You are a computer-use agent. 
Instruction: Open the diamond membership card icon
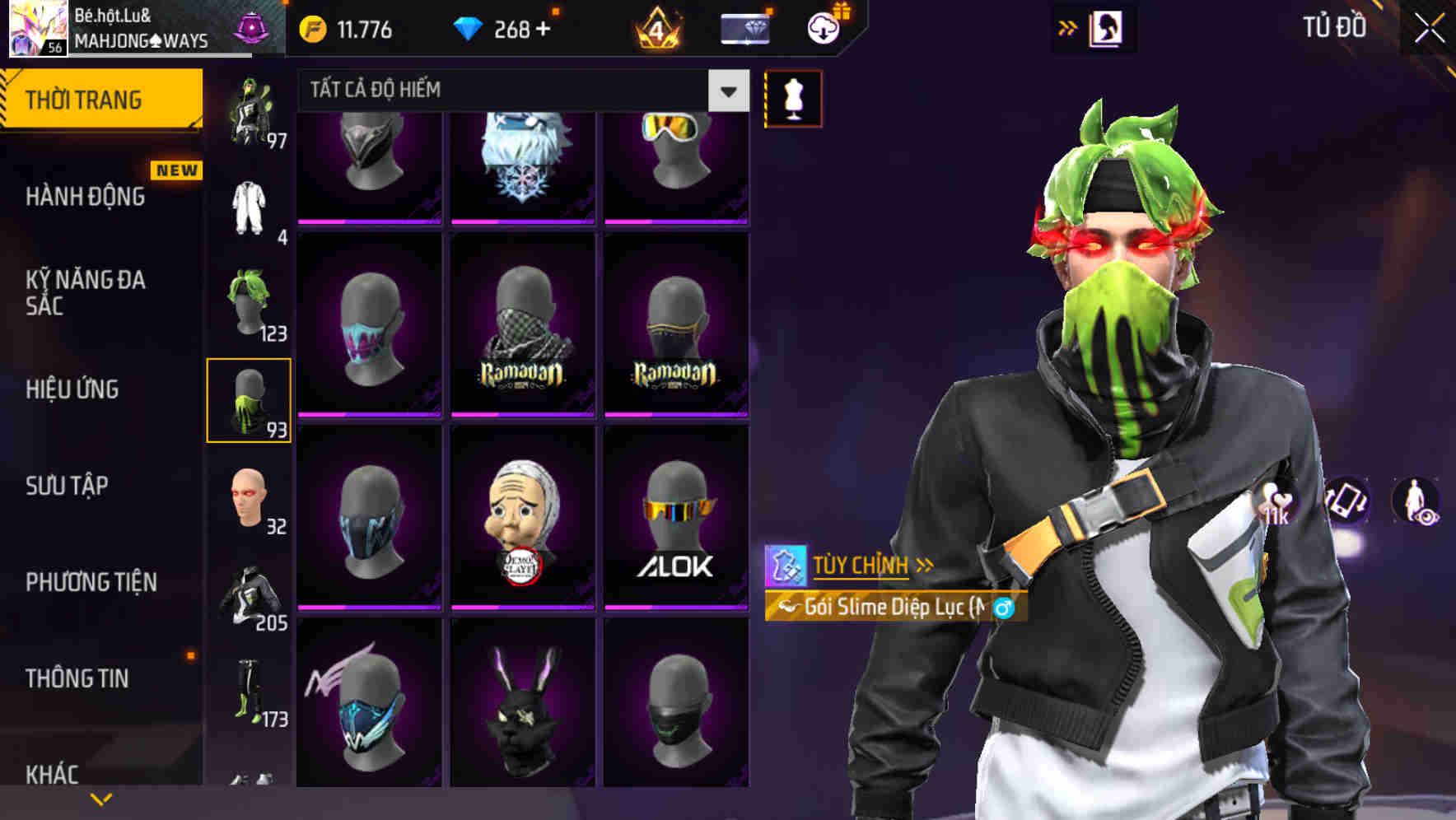[744, 28]
